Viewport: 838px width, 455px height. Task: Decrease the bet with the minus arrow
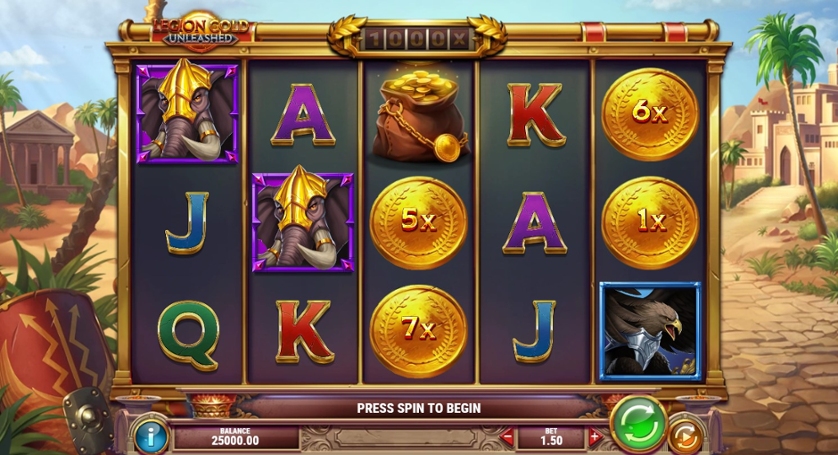507,437
